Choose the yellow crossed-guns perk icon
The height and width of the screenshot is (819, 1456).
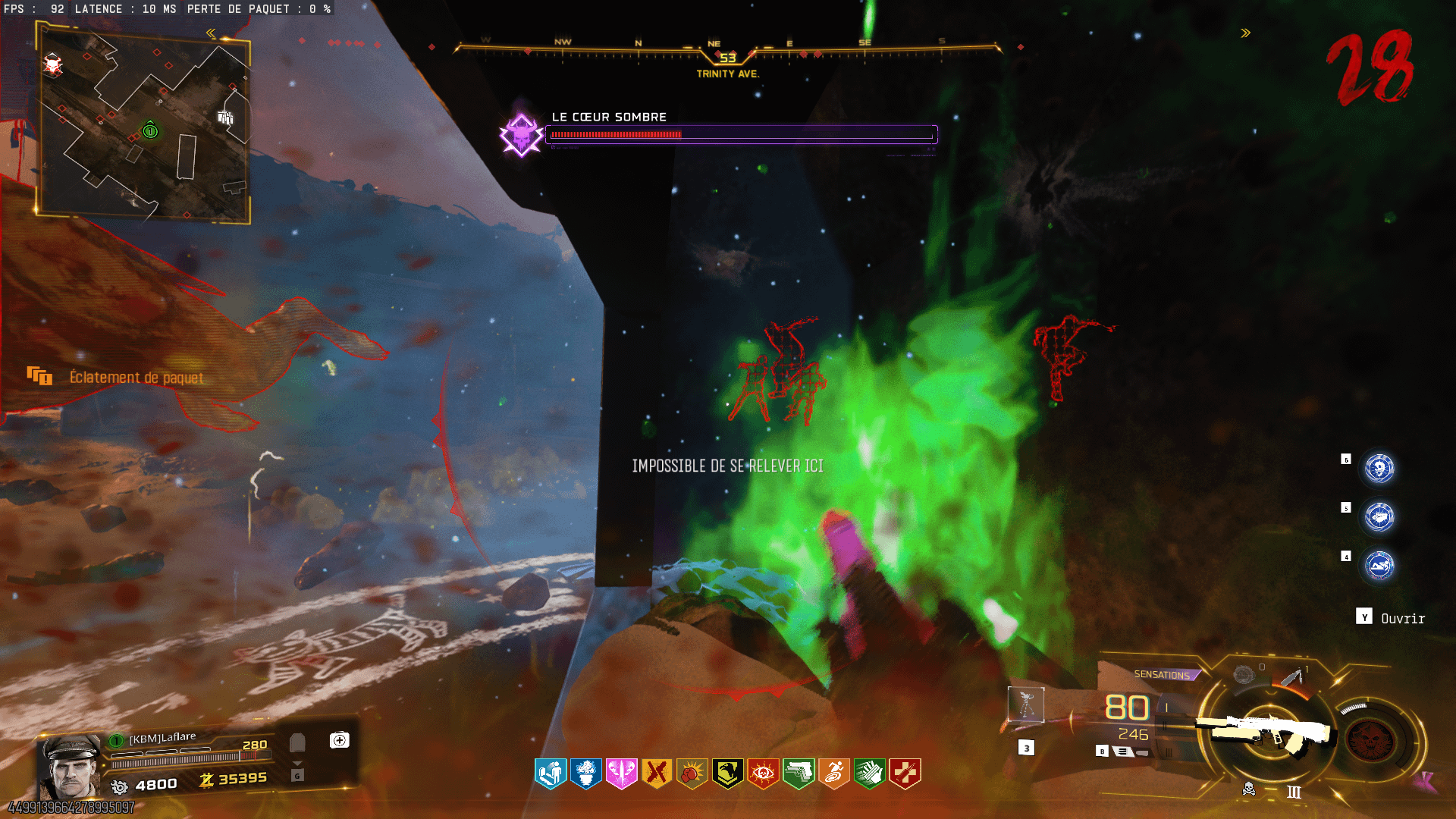tap(657, 773)
